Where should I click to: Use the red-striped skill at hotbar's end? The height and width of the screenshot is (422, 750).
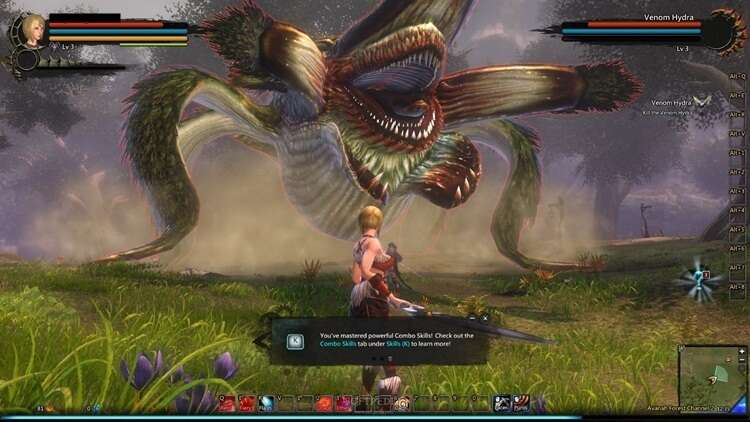[x=522, y=404]
